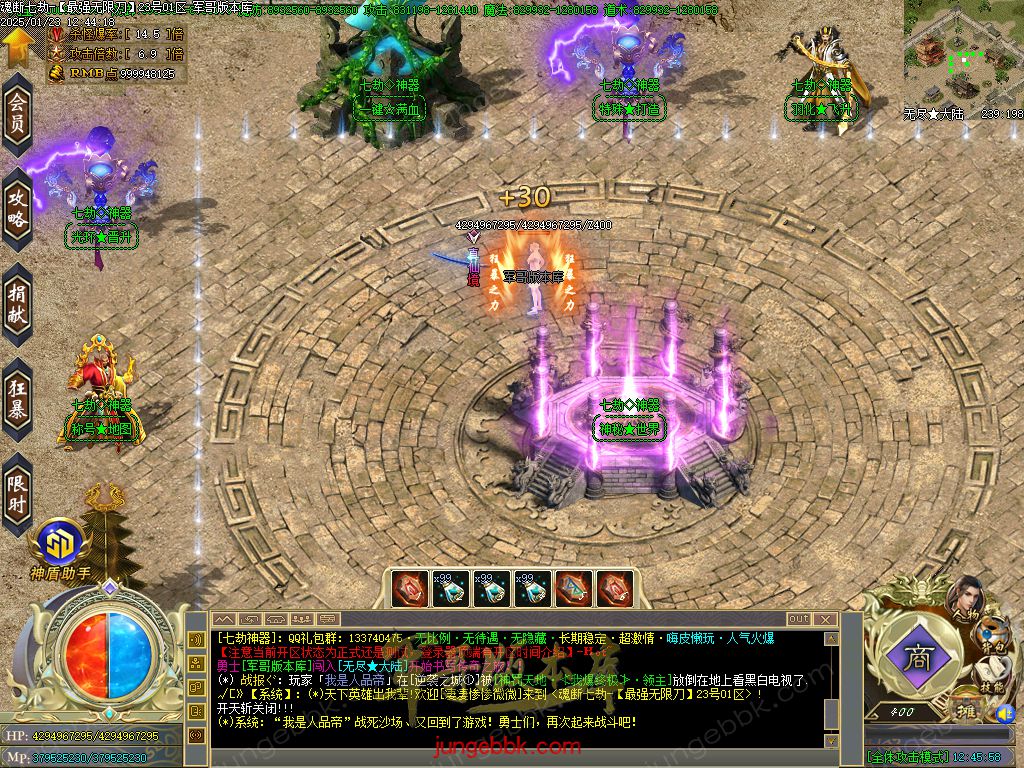Toggle the blue speaker sound icon
This screenshot has width=1024, height=768.
[x=1003, y=714]
